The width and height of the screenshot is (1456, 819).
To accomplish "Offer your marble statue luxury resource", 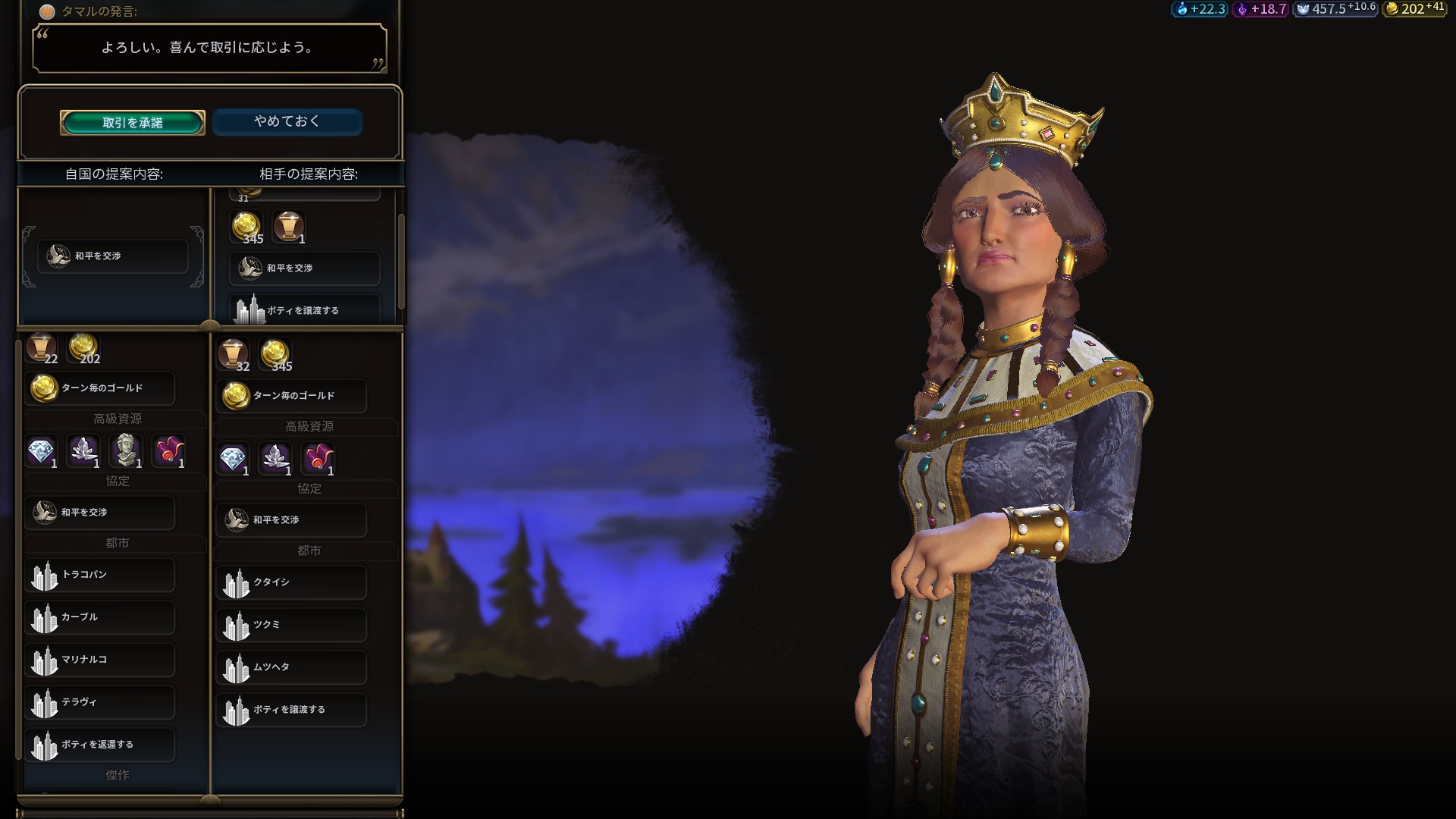I will tap(126, 450).
